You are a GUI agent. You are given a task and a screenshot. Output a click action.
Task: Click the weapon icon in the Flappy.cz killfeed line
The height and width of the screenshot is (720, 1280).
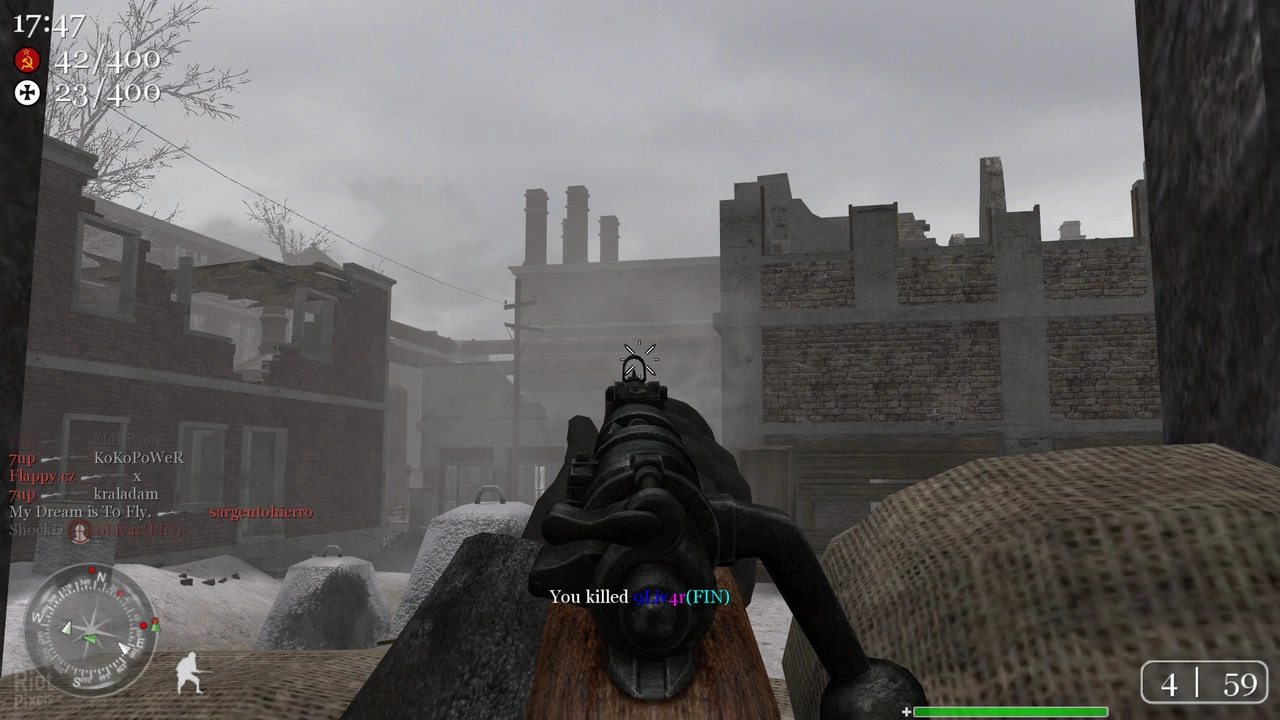(x=105, y=476)
